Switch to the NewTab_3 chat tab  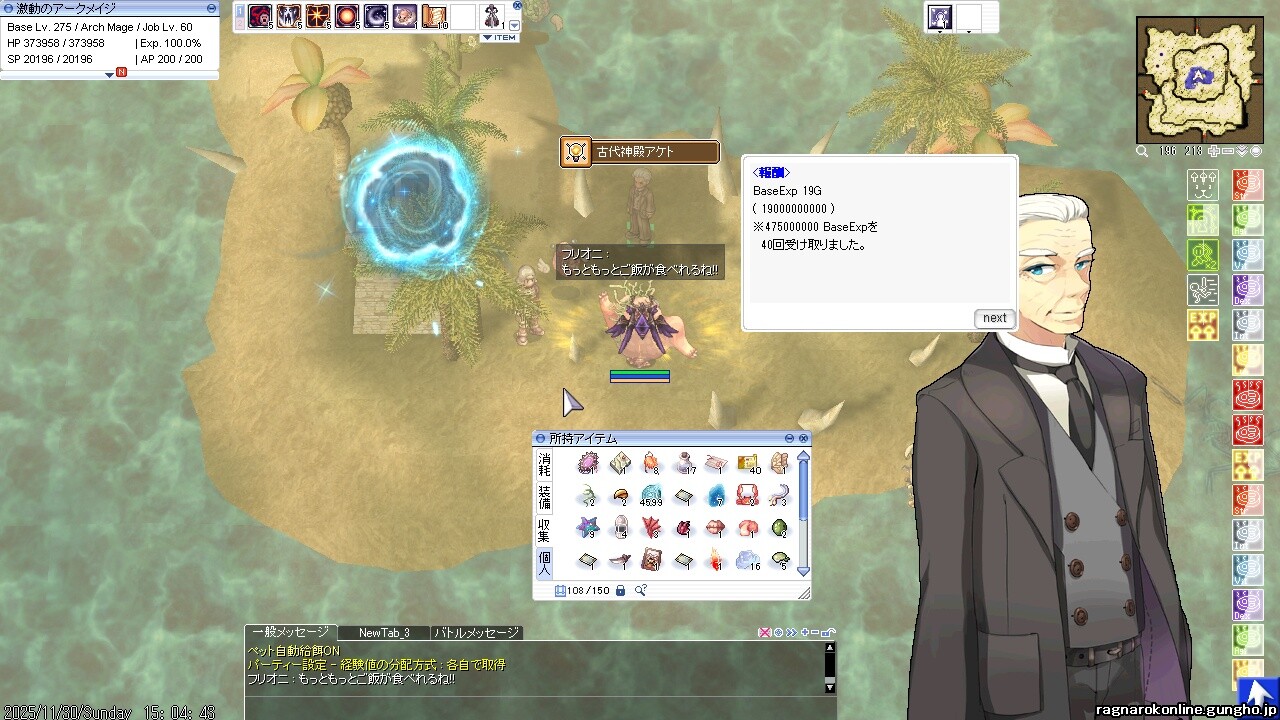(x=384, y=633)
